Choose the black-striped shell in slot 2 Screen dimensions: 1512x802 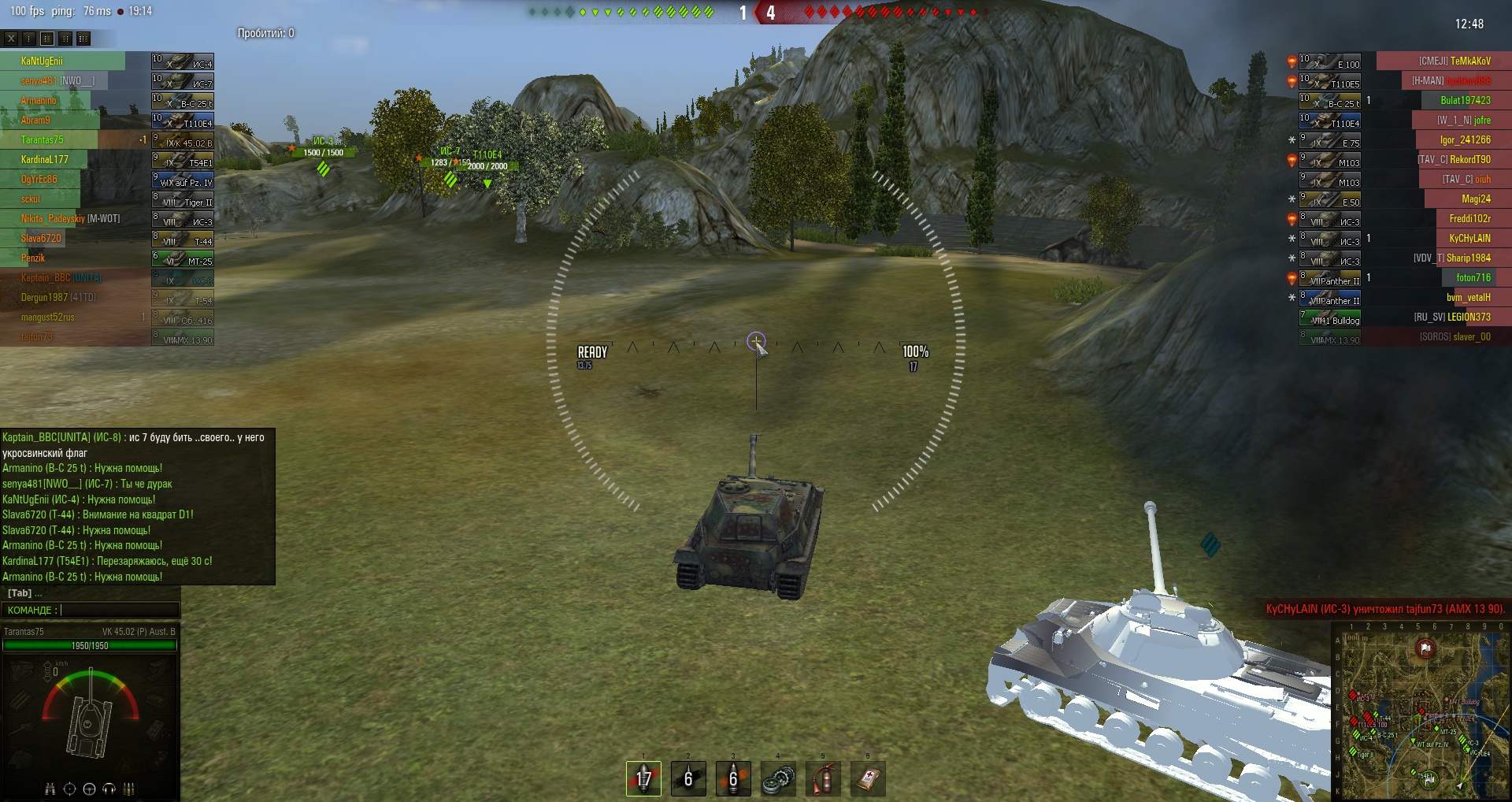[x=688, y=778]
